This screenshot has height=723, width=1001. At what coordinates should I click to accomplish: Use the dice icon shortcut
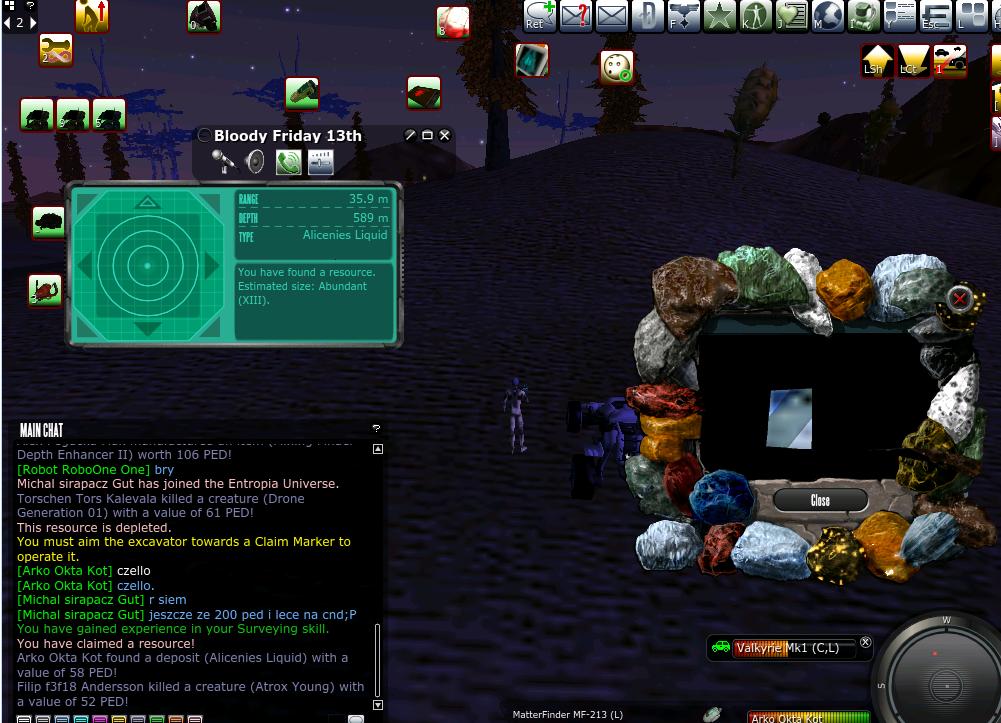[617, 67]
